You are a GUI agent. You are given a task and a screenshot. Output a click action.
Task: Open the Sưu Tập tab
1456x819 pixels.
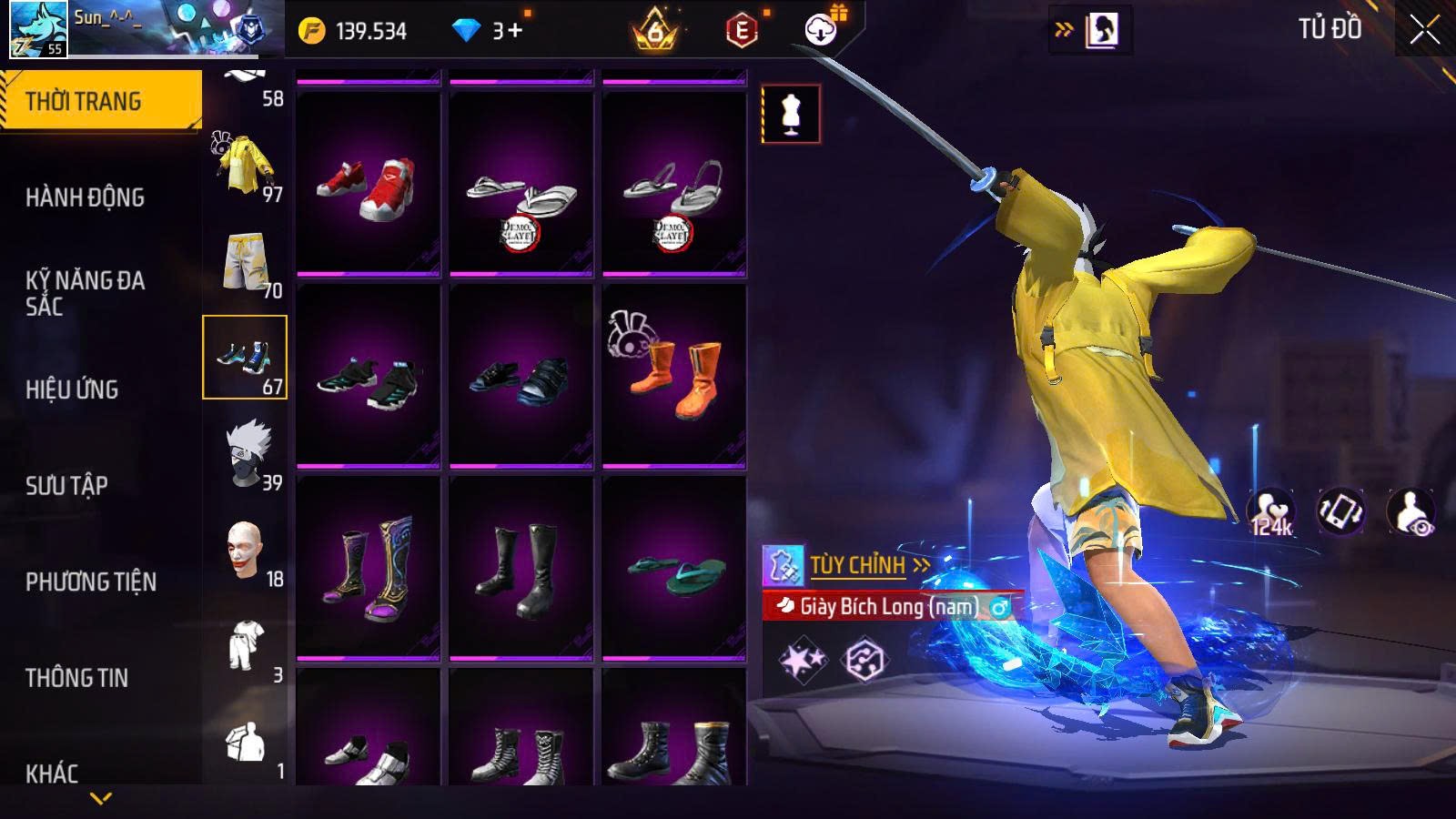pos(66,486)
